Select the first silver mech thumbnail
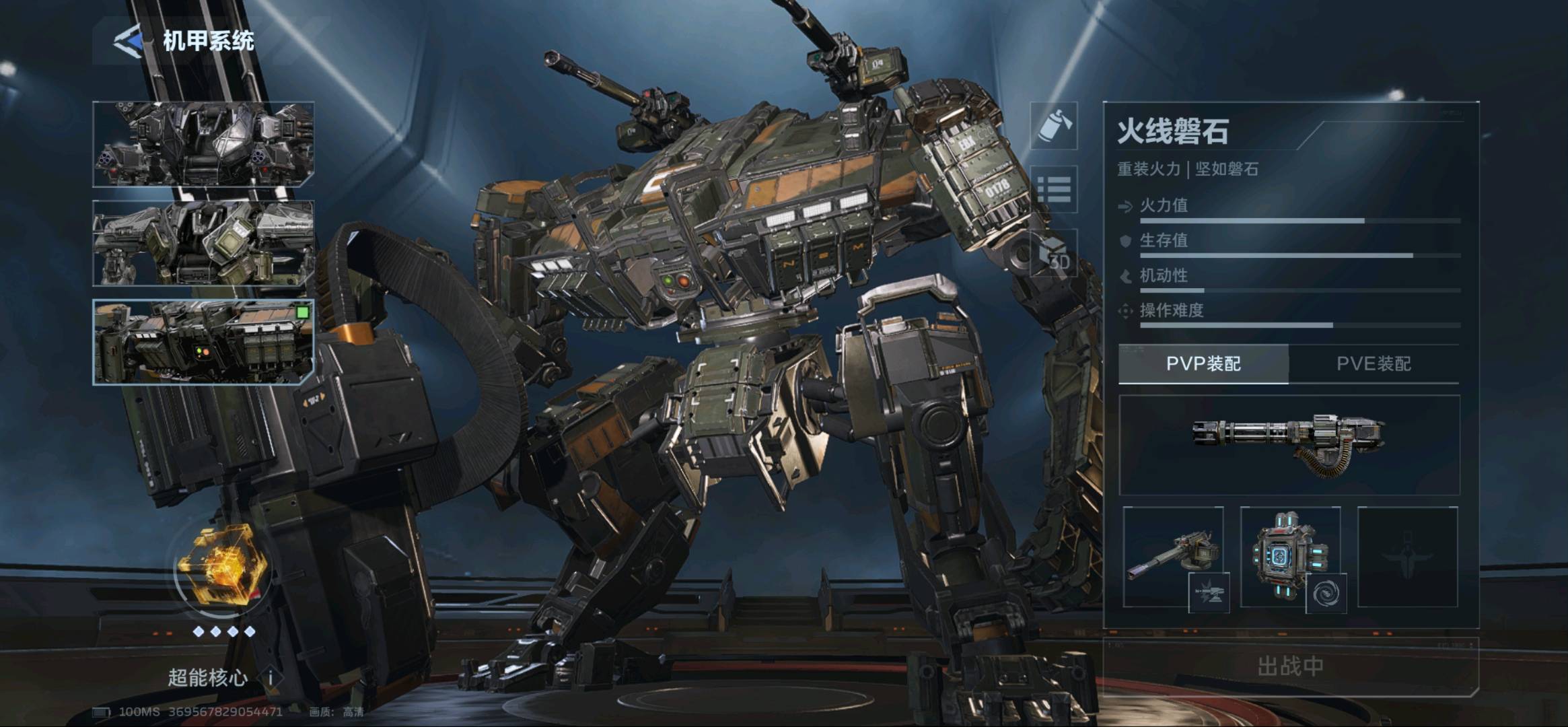1568x727 pixels. 203,144
